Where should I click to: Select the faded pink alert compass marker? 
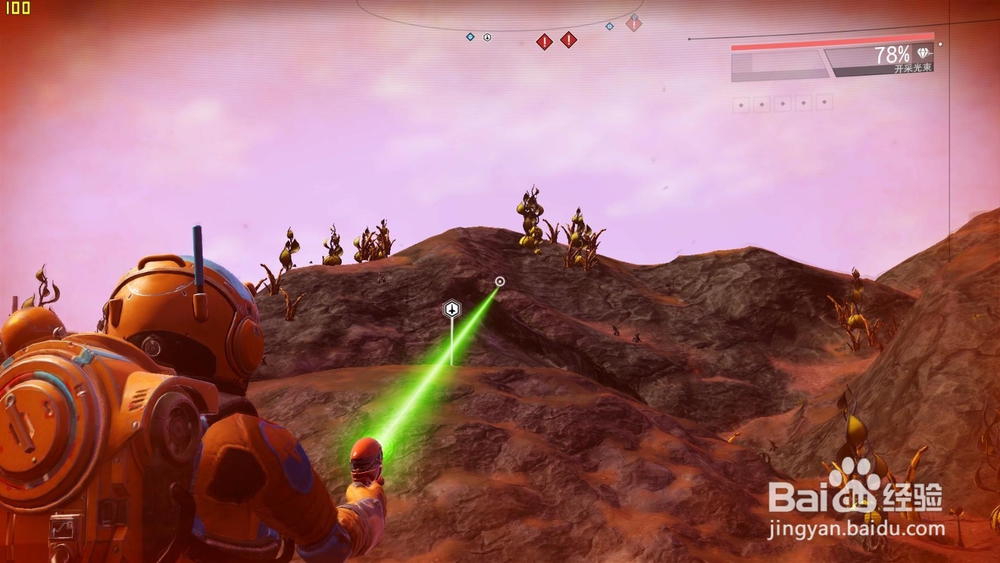(x=633, y=23)
